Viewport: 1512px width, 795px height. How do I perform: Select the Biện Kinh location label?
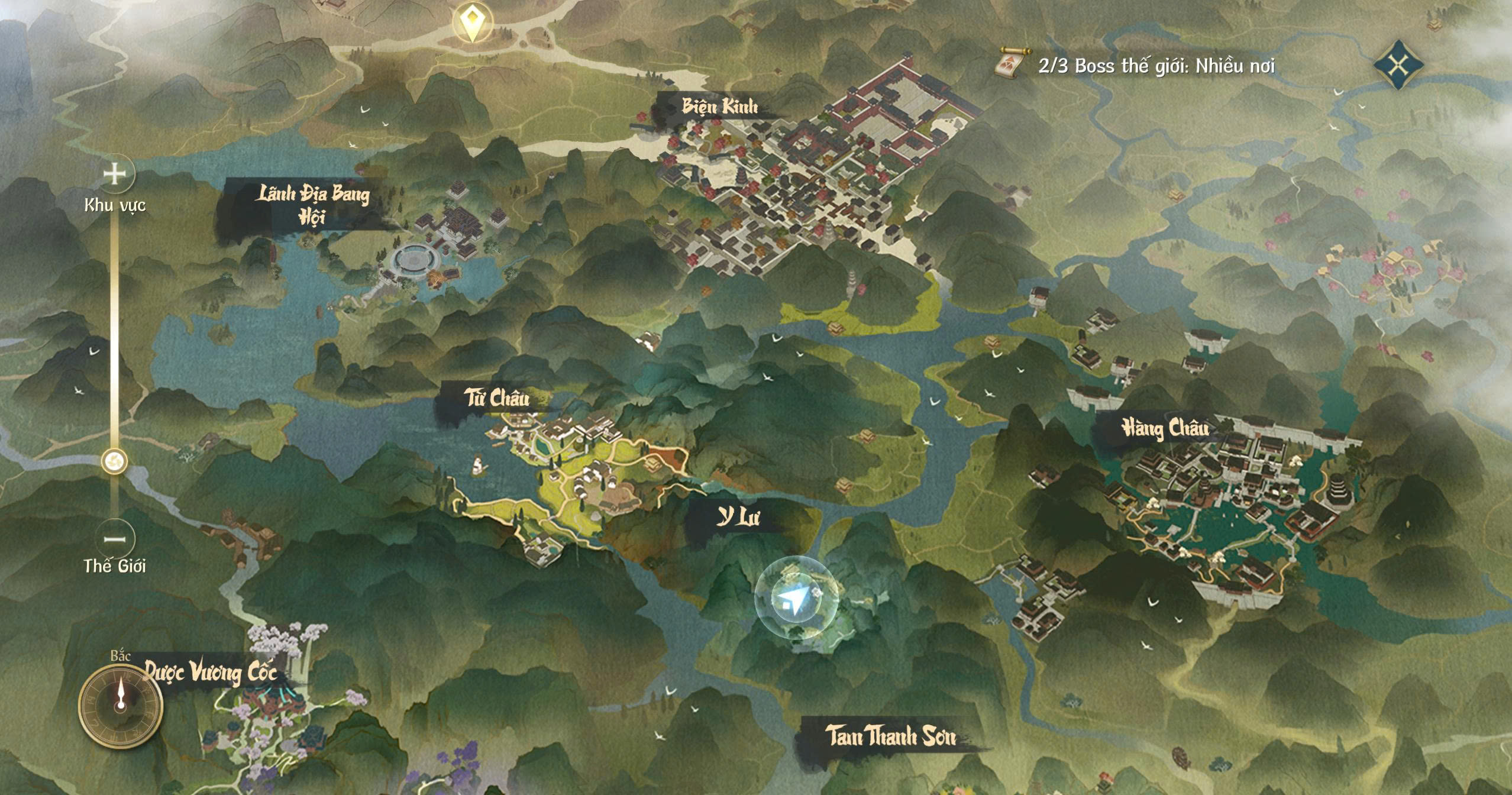(719, 107)
